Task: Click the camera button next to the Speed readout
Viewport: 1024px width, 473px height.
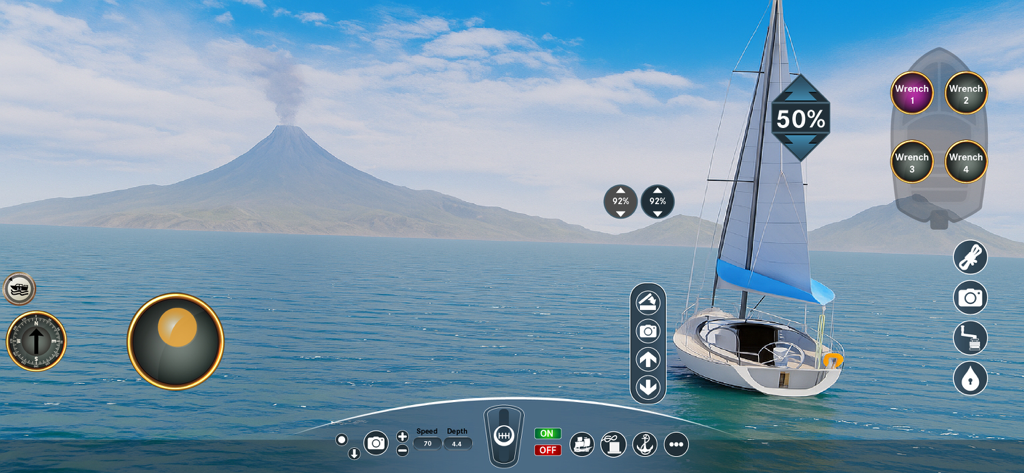Action: click(x=376, y=443)
